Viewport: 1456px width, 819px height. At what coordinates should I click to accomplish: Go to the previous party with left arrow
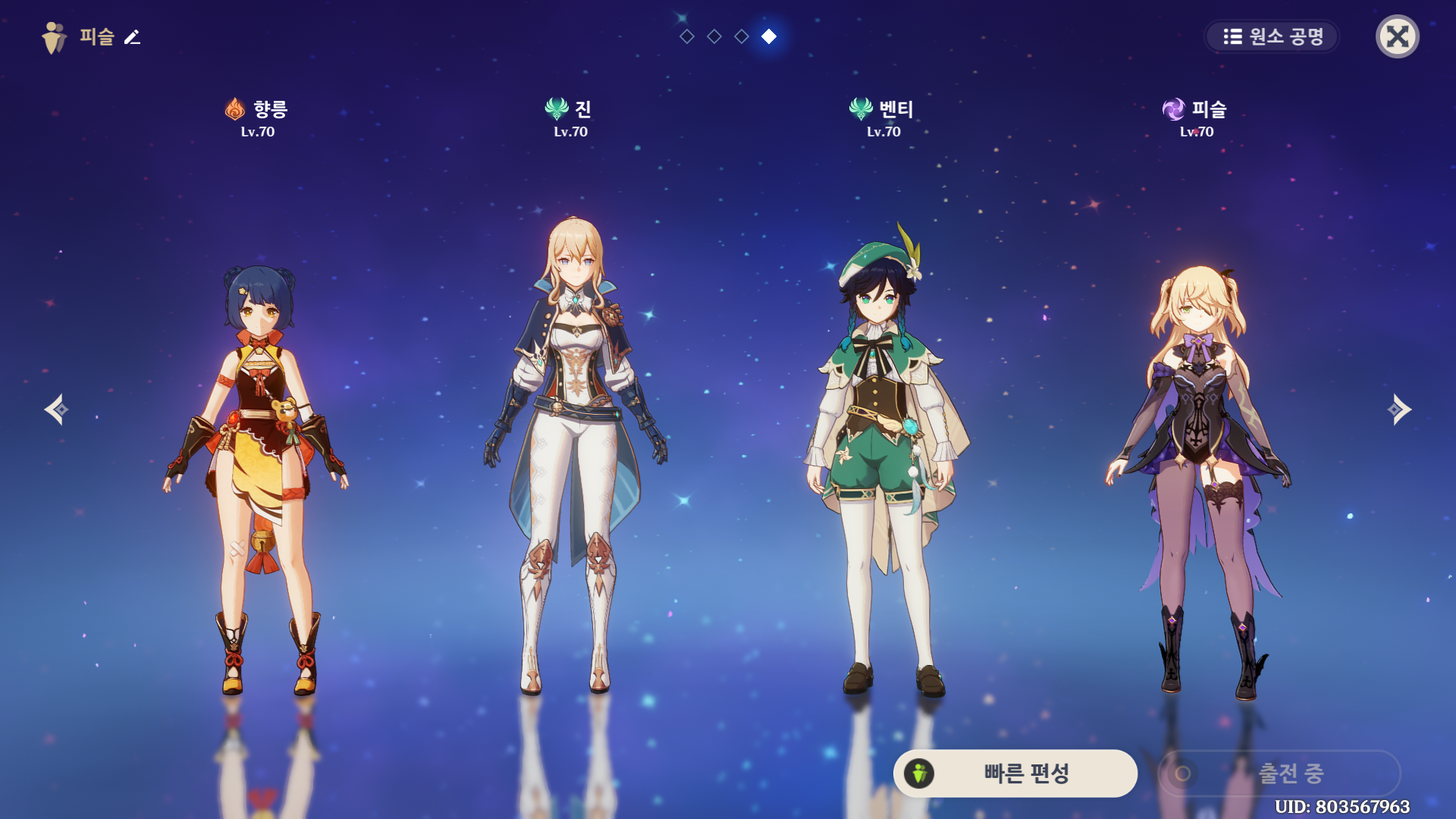click(56, 409)
